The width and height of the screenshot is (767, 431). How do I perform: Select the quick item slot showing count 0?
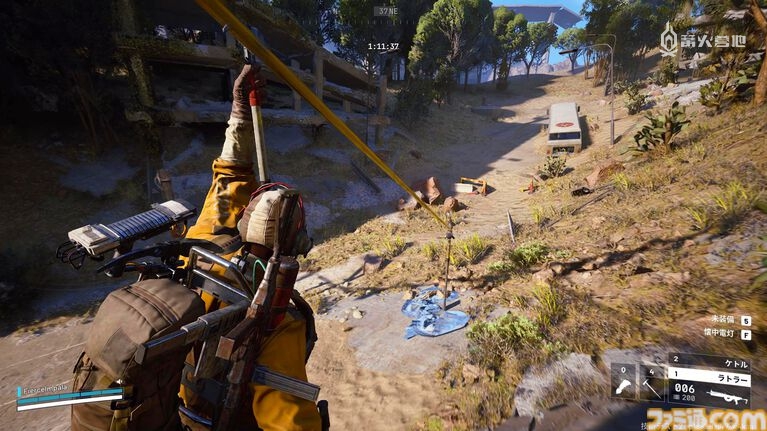(623, 382)
